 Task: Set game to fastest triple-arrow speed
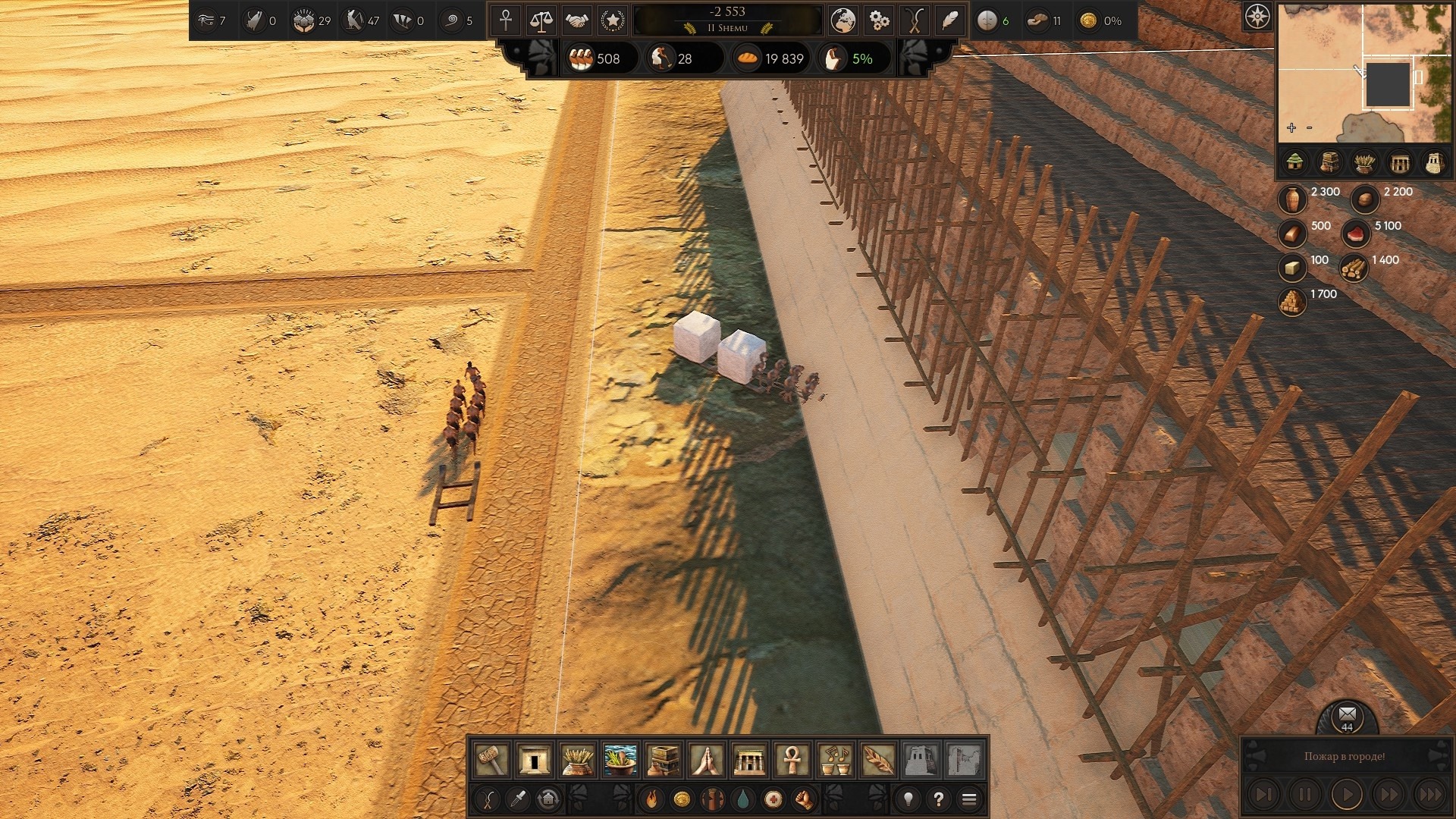[x=1430, y=795]
